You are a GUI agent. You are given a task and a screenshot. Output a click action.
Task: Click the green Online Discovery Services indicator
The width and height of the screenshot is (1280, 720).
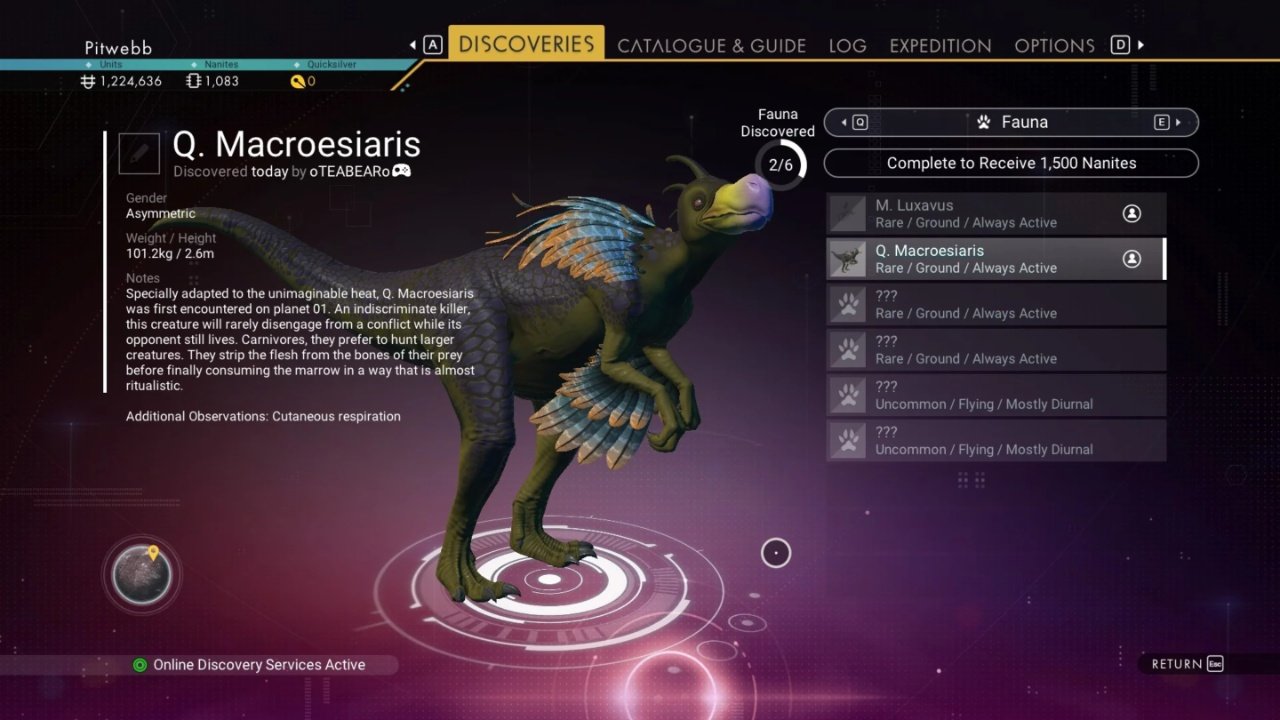pos(140,664)
